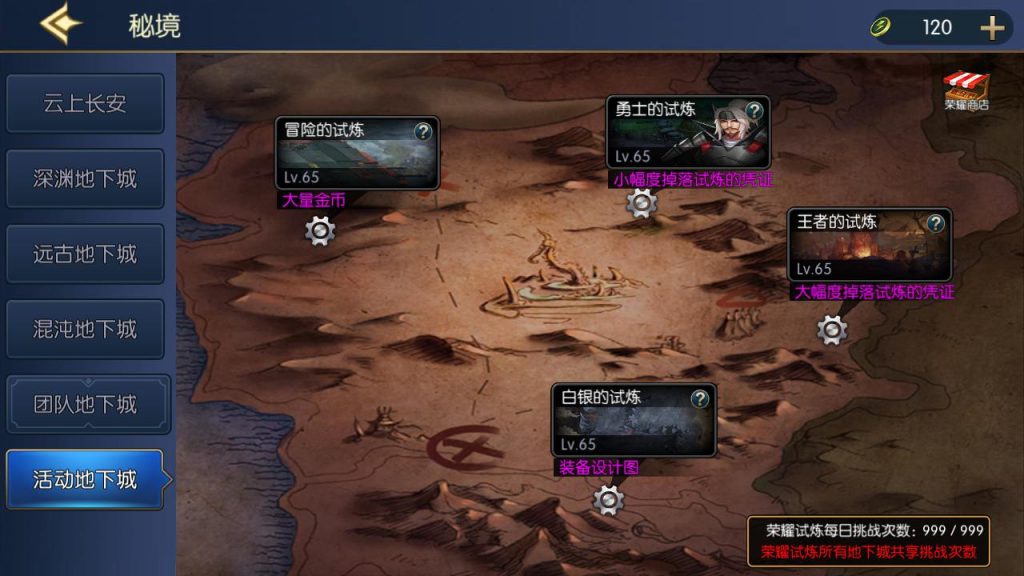Switch to the 团队地下城 tab
The height and width of the screenshot is (576, 1024).
(x=85, y=404)
